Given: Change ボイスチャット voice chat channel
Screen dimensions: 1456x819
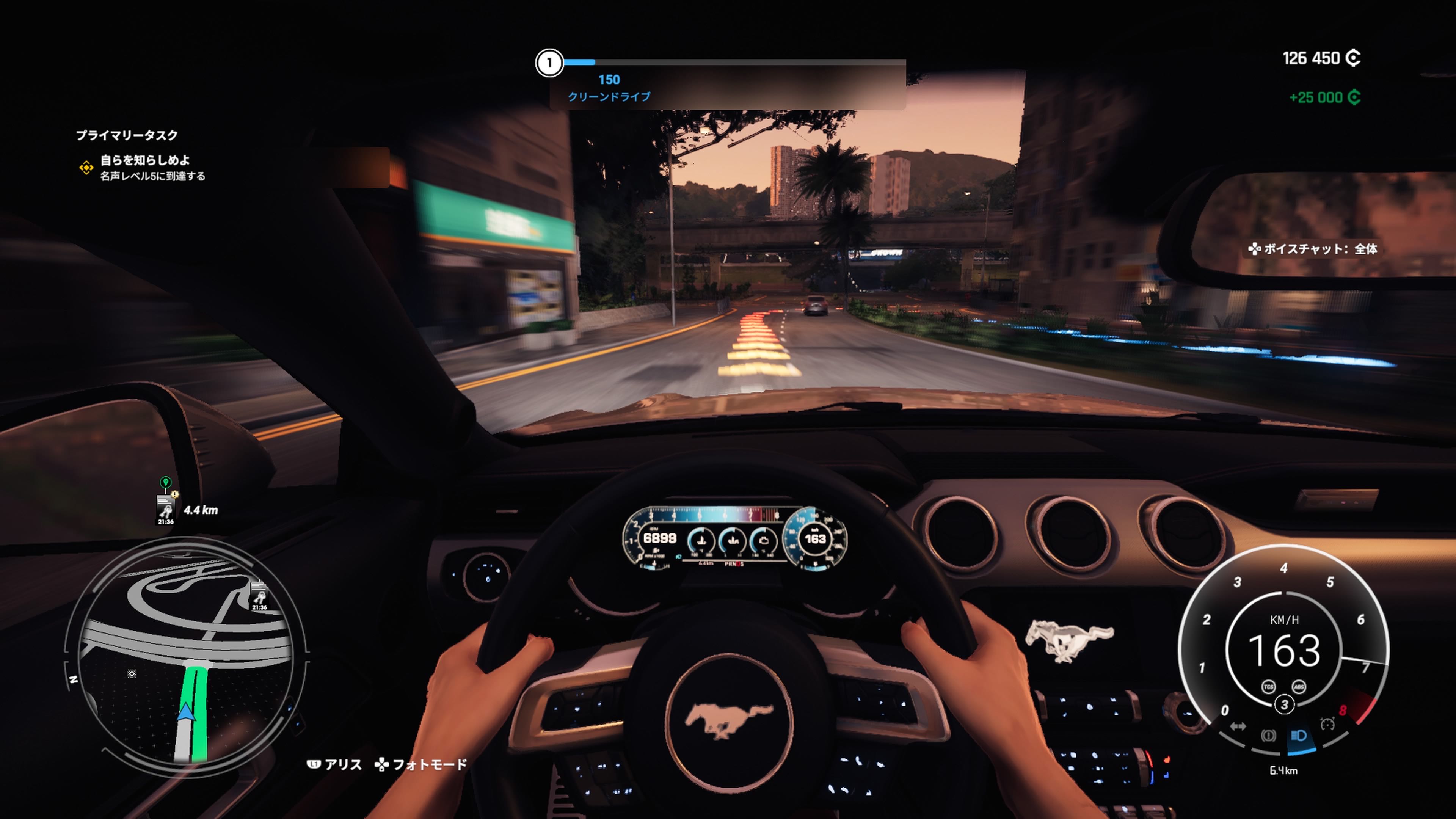Looking at the screenshot, I should (x=1312, y=249).
